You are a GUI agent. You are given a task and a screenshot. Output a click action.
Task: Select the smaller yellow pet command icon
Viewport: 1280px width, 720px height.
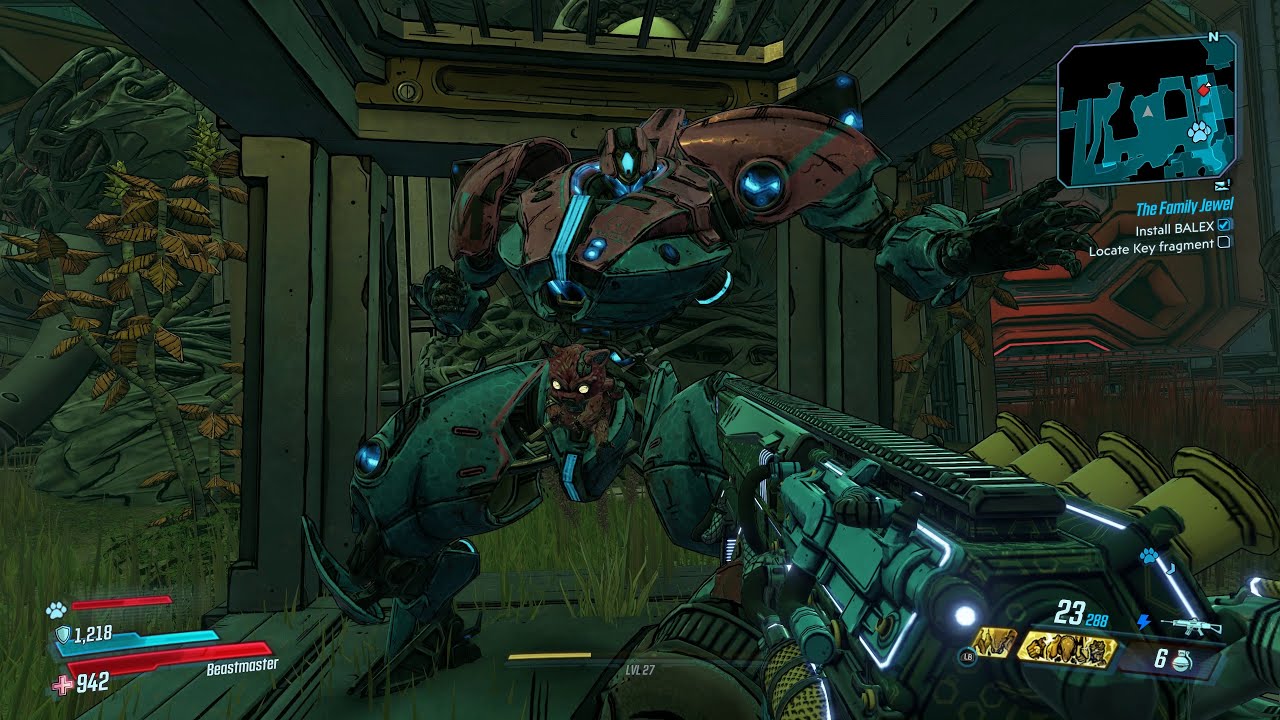[992, 644]
